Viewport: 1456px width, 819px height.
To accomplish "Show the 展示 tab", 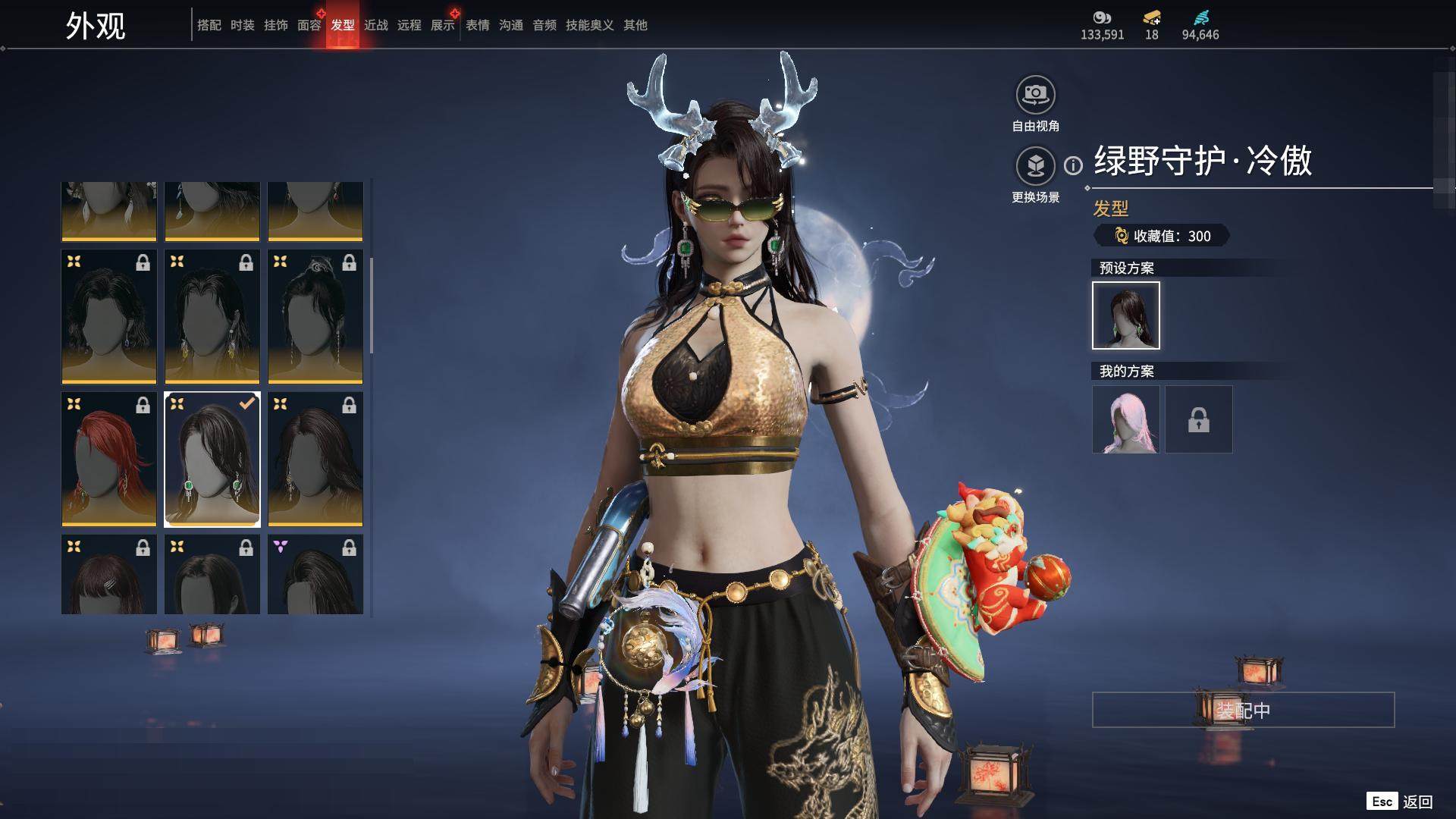I will tap(442, 25).
